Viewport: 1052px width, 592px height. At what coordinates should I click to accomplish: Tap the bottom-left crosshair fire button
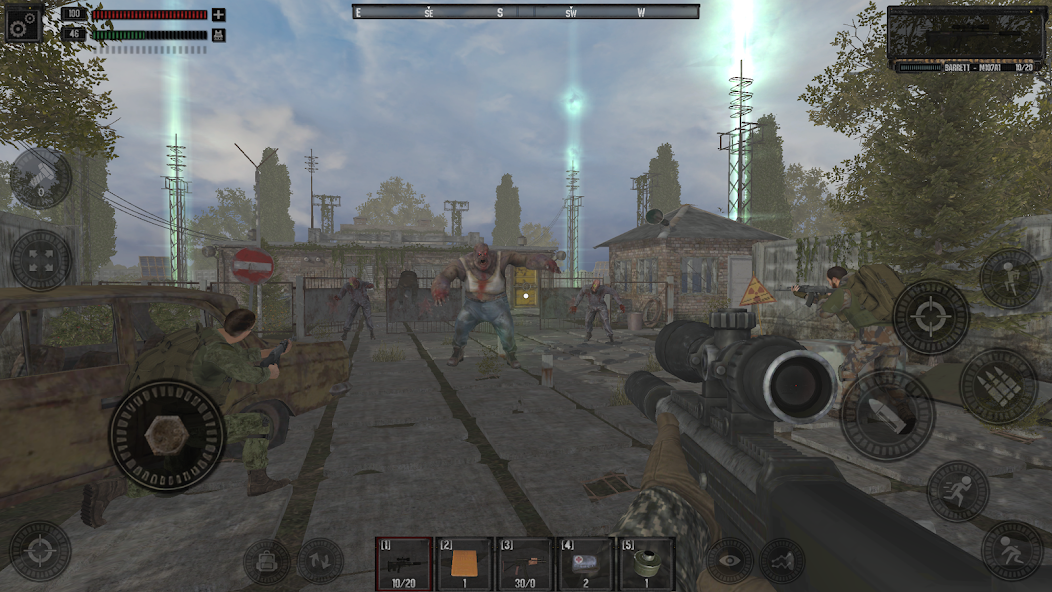click(40, 550)
